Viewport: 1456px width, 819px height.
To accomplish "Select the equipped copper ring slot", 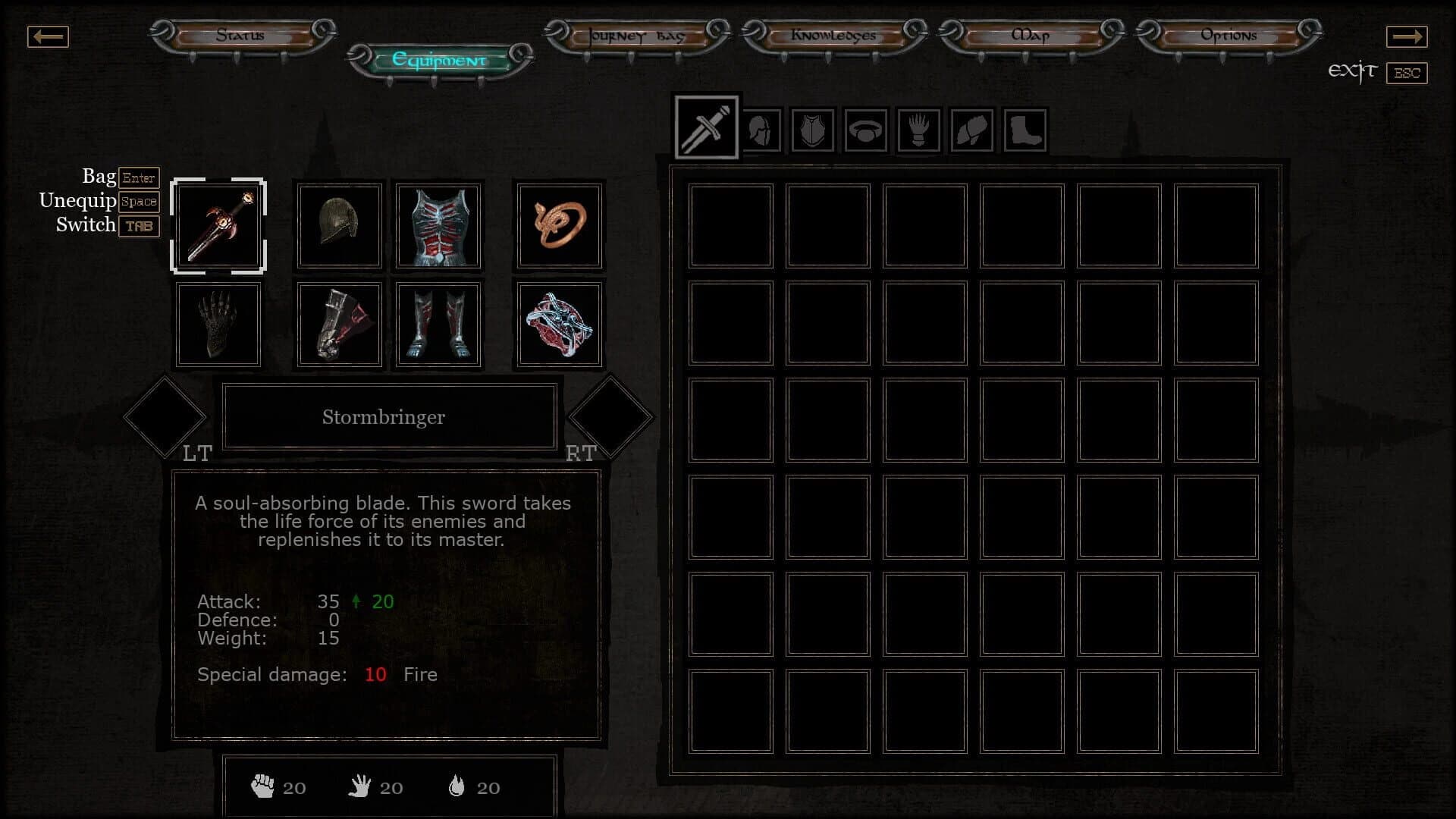I will (x=559, y=225).
